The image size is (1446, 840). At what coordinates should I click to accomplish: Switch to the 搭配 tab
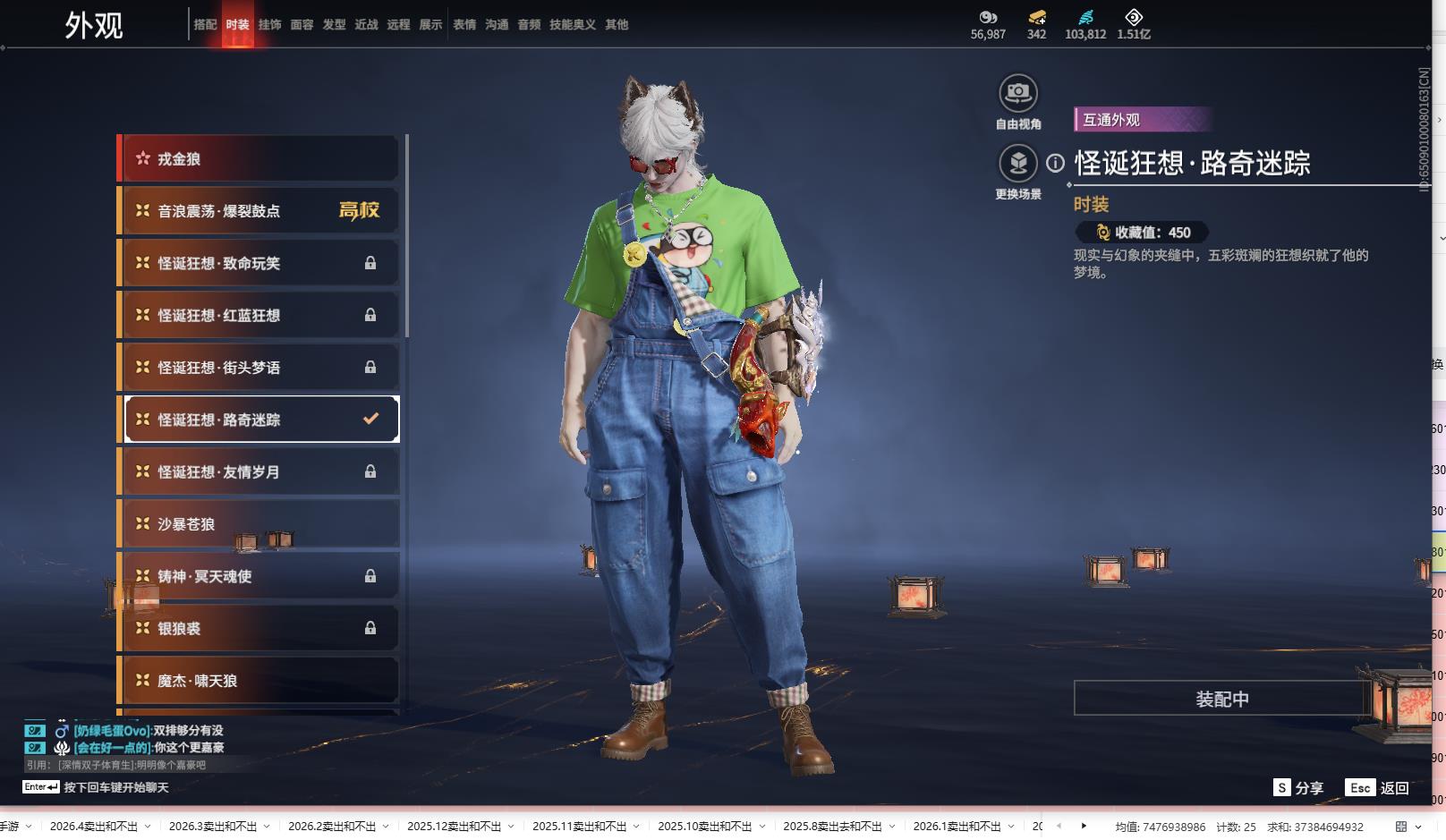(x=205, y=25)
